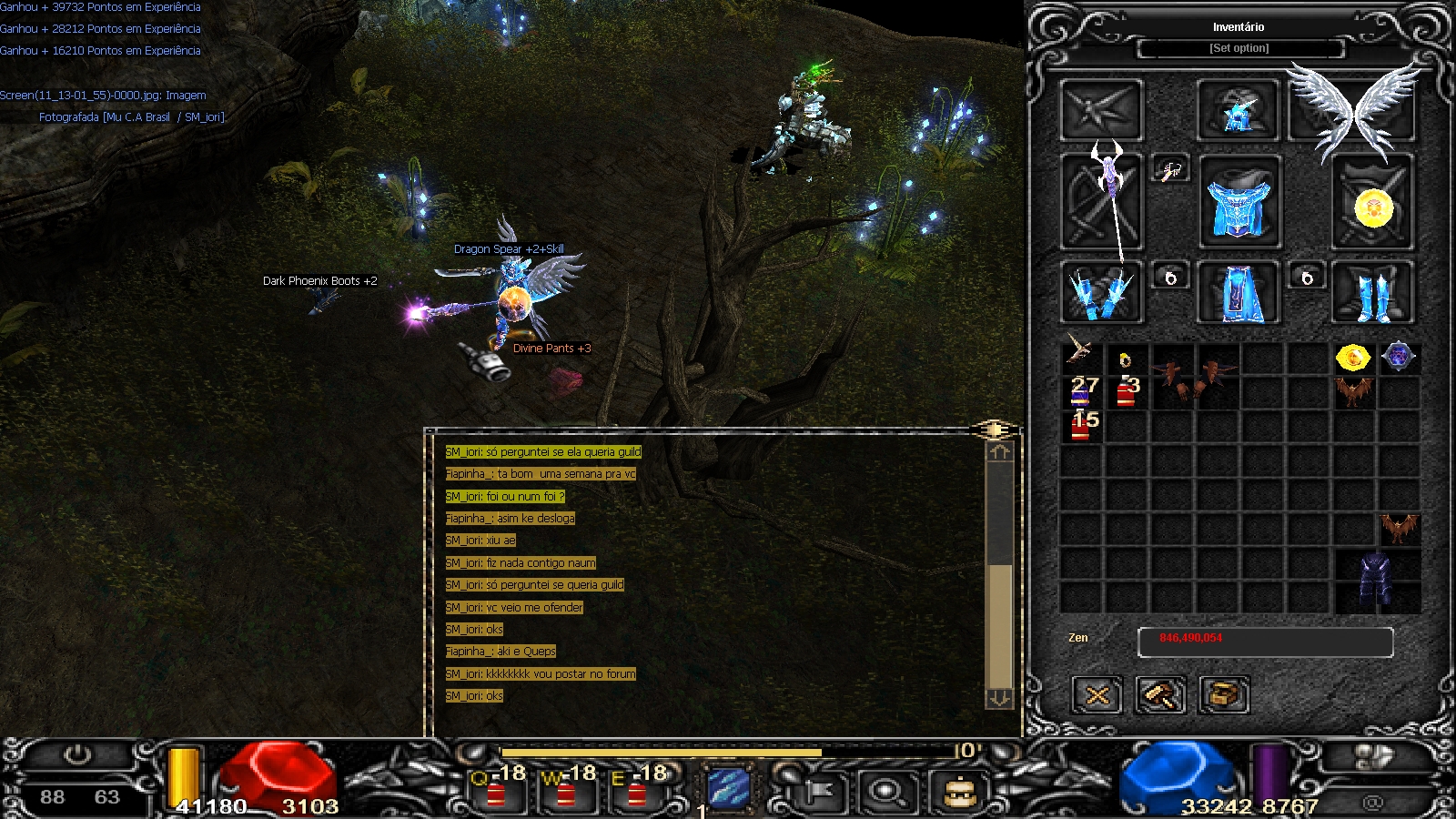This screenshot has height=819, width=1456.
Task: Select the equipped white wings slot
Action: coord(1354,109)
